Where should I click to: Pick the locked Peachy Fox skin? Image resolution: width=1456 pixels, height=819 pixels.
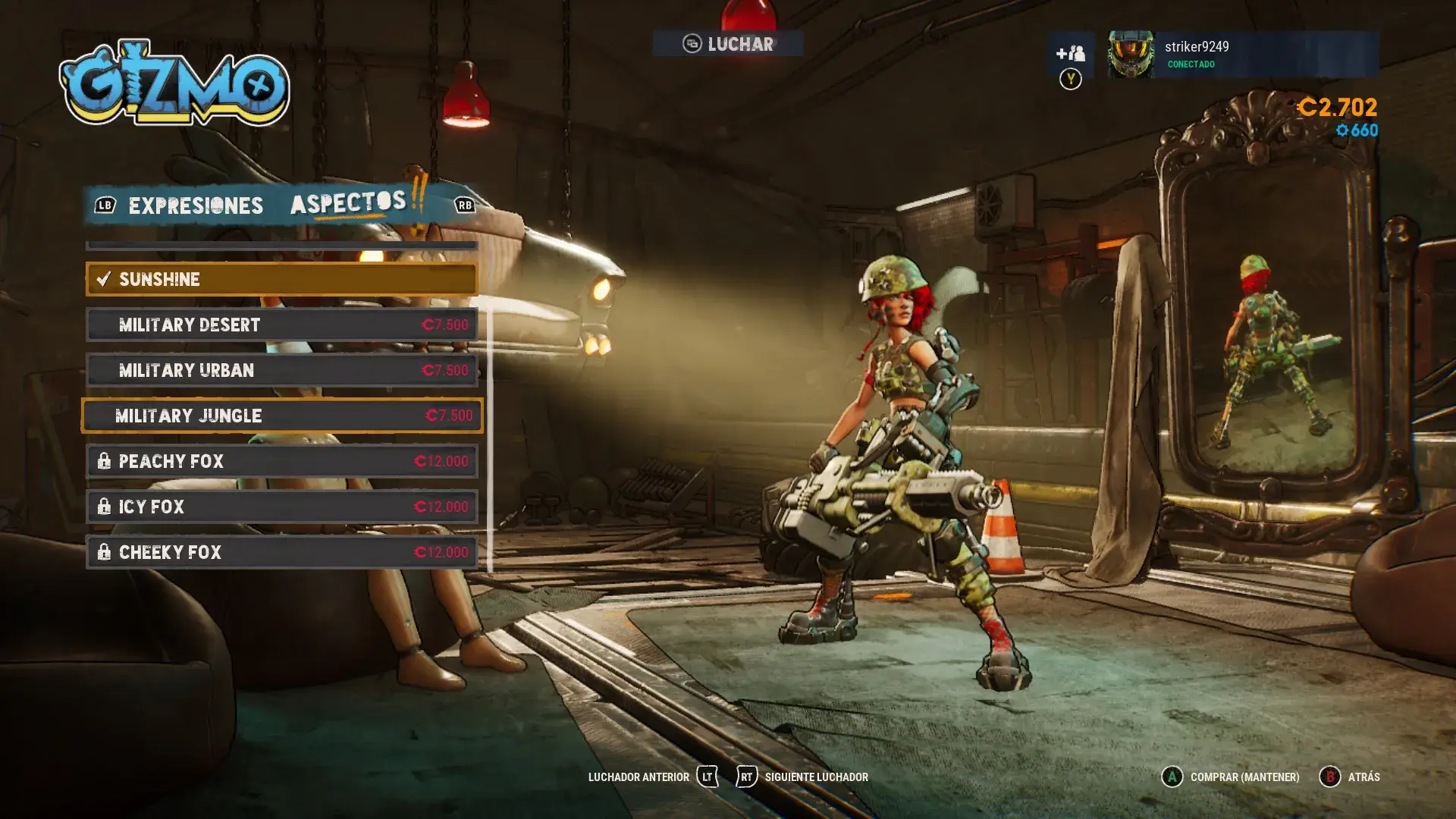pyautogui.click(x=281, y=462)
